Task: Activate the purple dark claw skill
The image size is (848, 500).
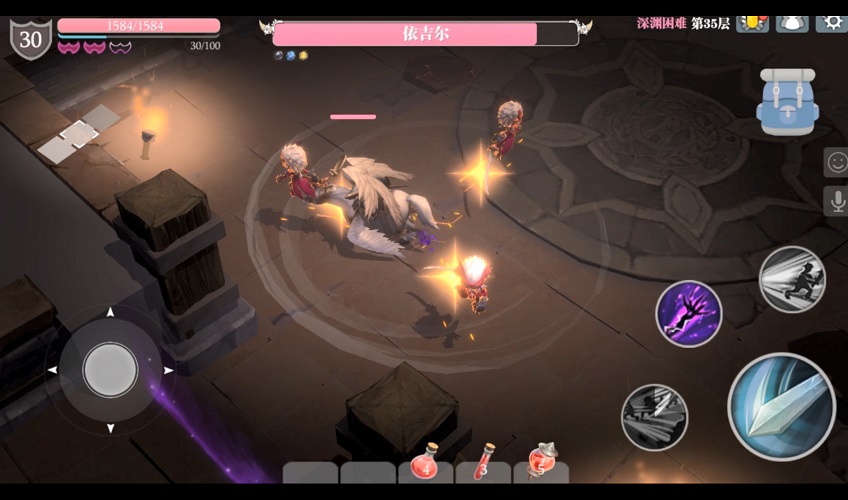Action: 689,313
